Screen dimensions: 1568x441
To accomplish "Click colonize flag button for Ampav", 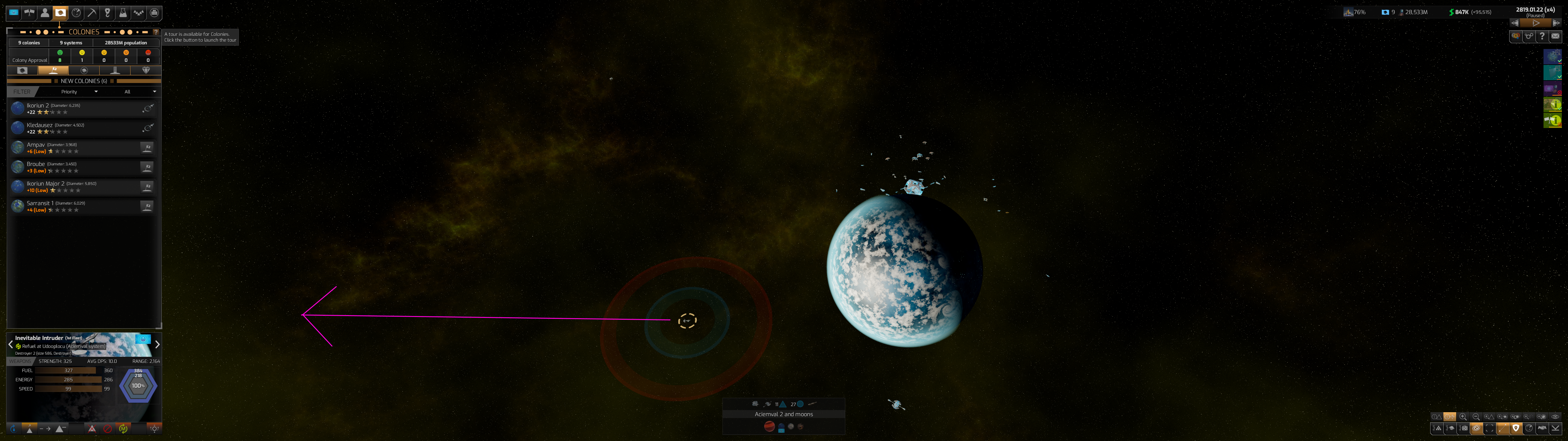I will point(147,148).
